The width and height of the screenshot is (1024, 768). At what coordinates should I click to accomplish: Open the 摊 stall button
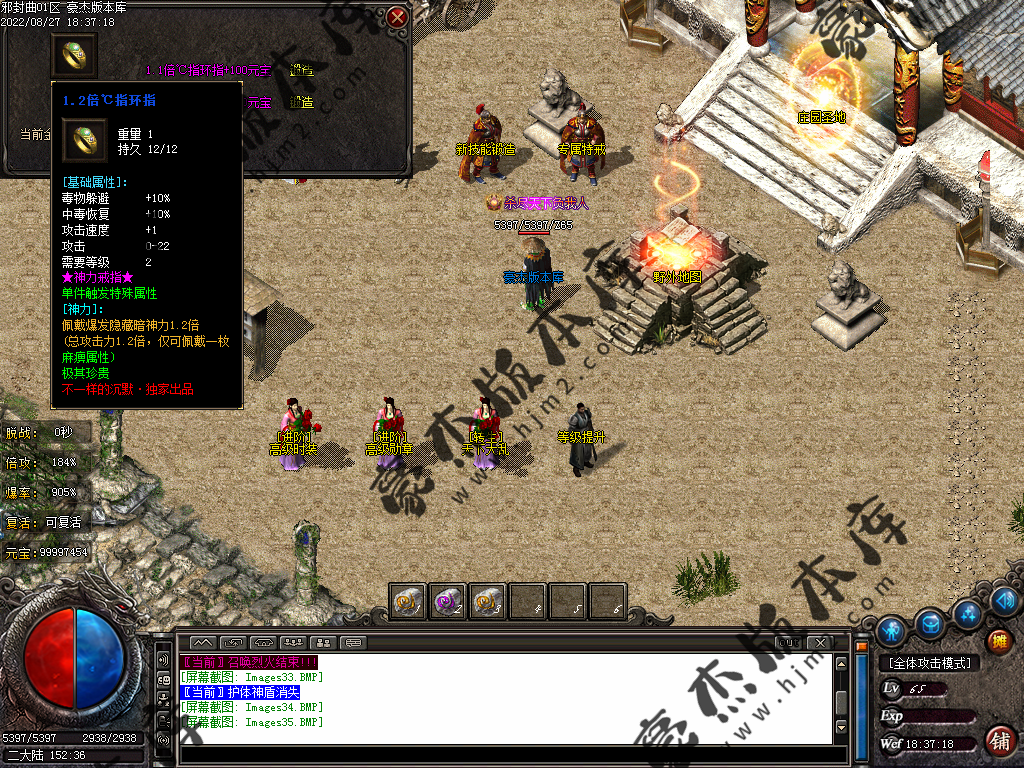[998, 640]
